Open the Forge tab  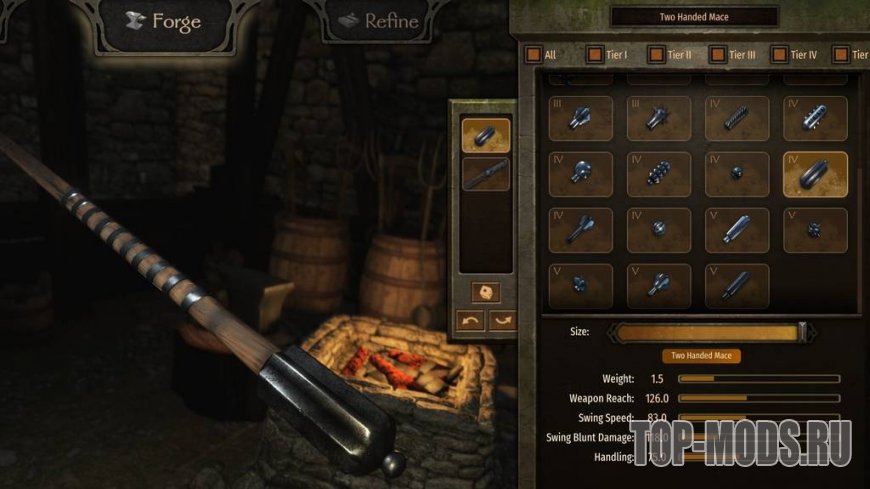pyautogui.click(x=163, y=22)
